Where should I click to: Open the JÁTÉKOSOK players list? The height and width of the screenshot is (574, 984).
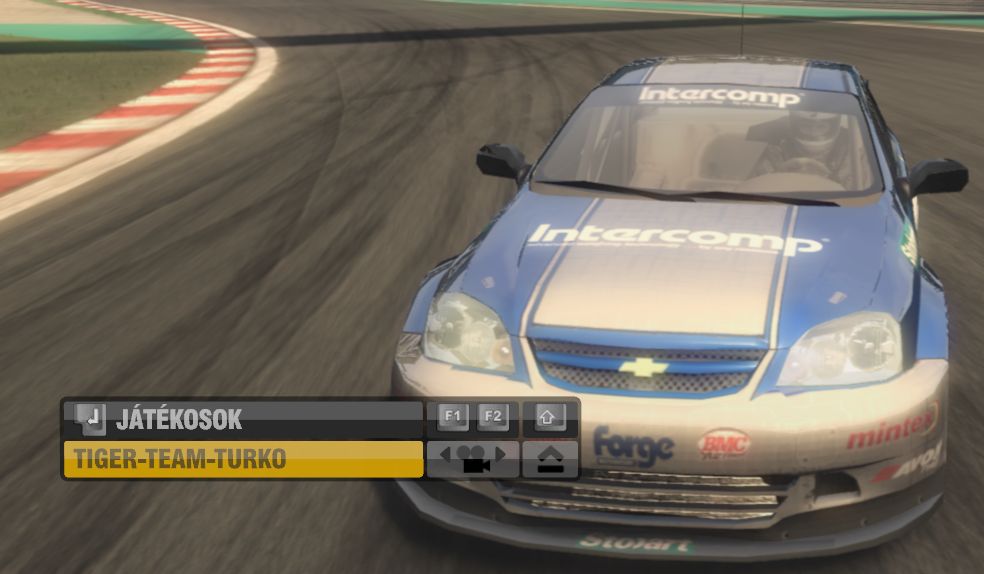tap(242, 419)
